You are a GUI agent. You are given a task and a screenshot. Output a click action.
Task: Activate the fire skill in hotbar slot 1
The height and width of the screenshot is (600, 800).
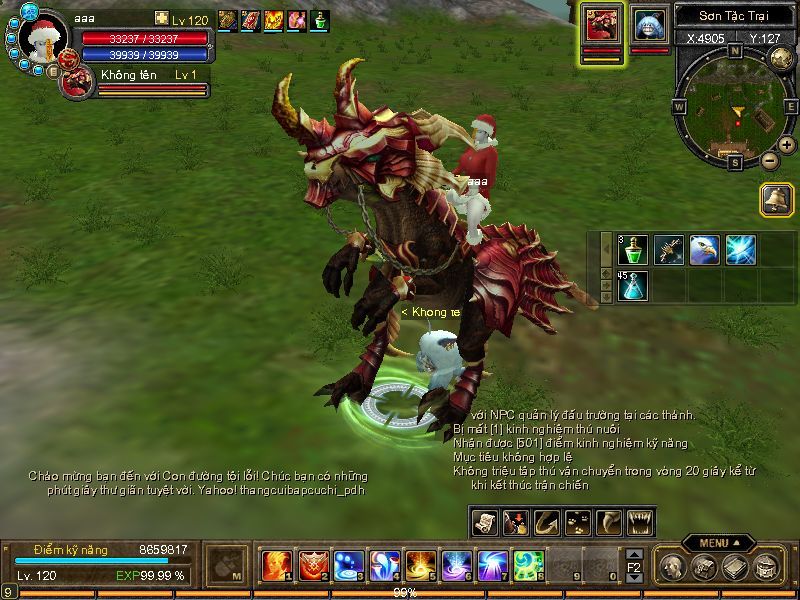click(x=276, y=566)
